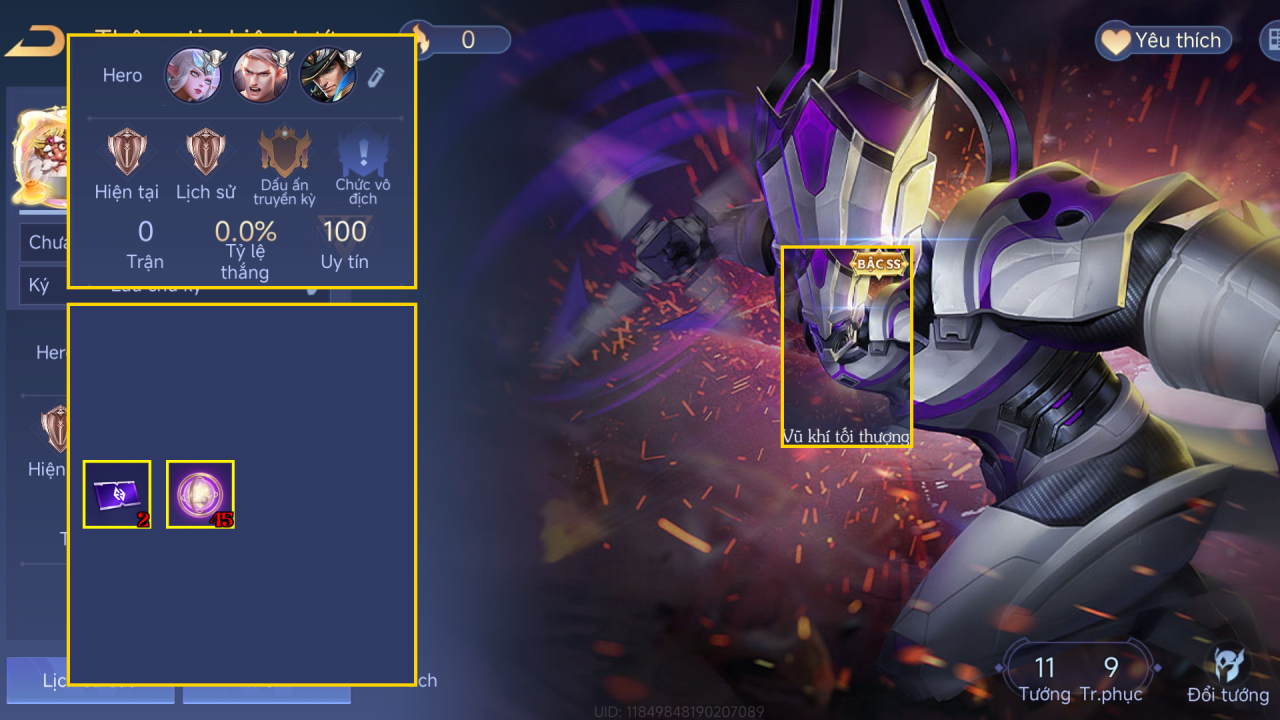Choose the shouting male hero portrait

click(x=261, y=76)
